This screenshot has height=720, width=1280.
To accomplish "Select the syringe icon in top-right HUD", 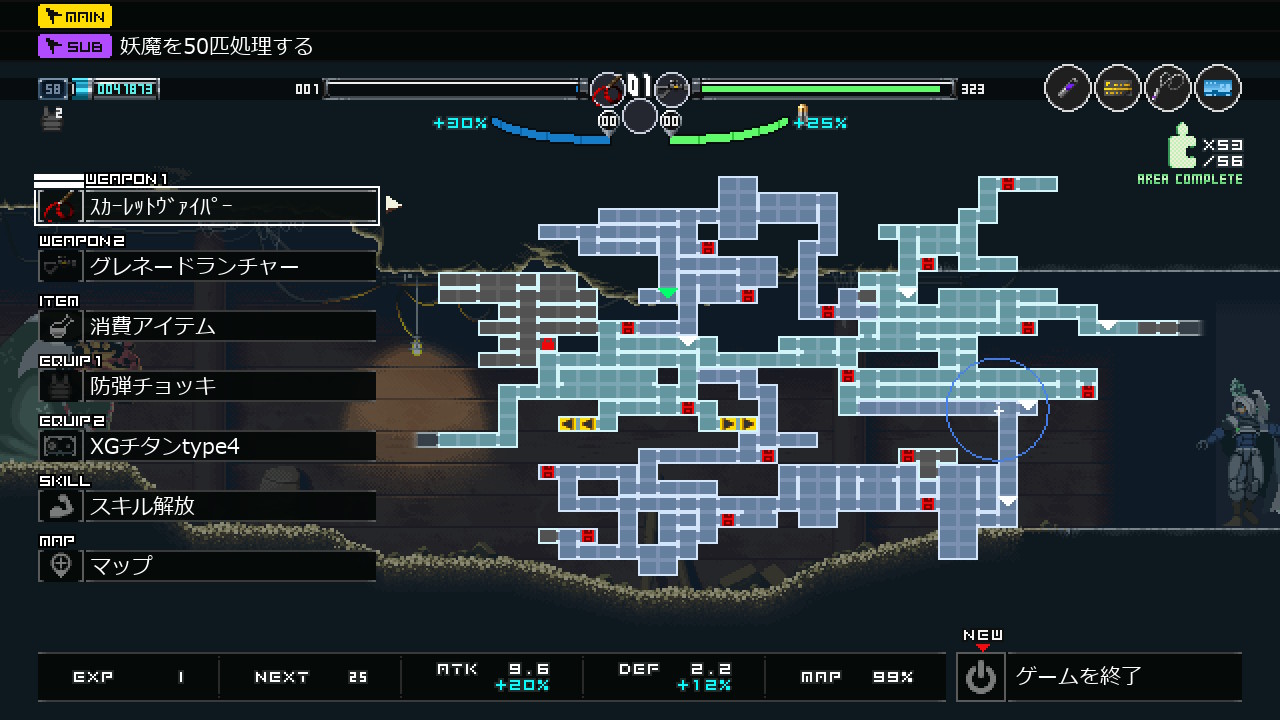I will (x=1067, y=88).
